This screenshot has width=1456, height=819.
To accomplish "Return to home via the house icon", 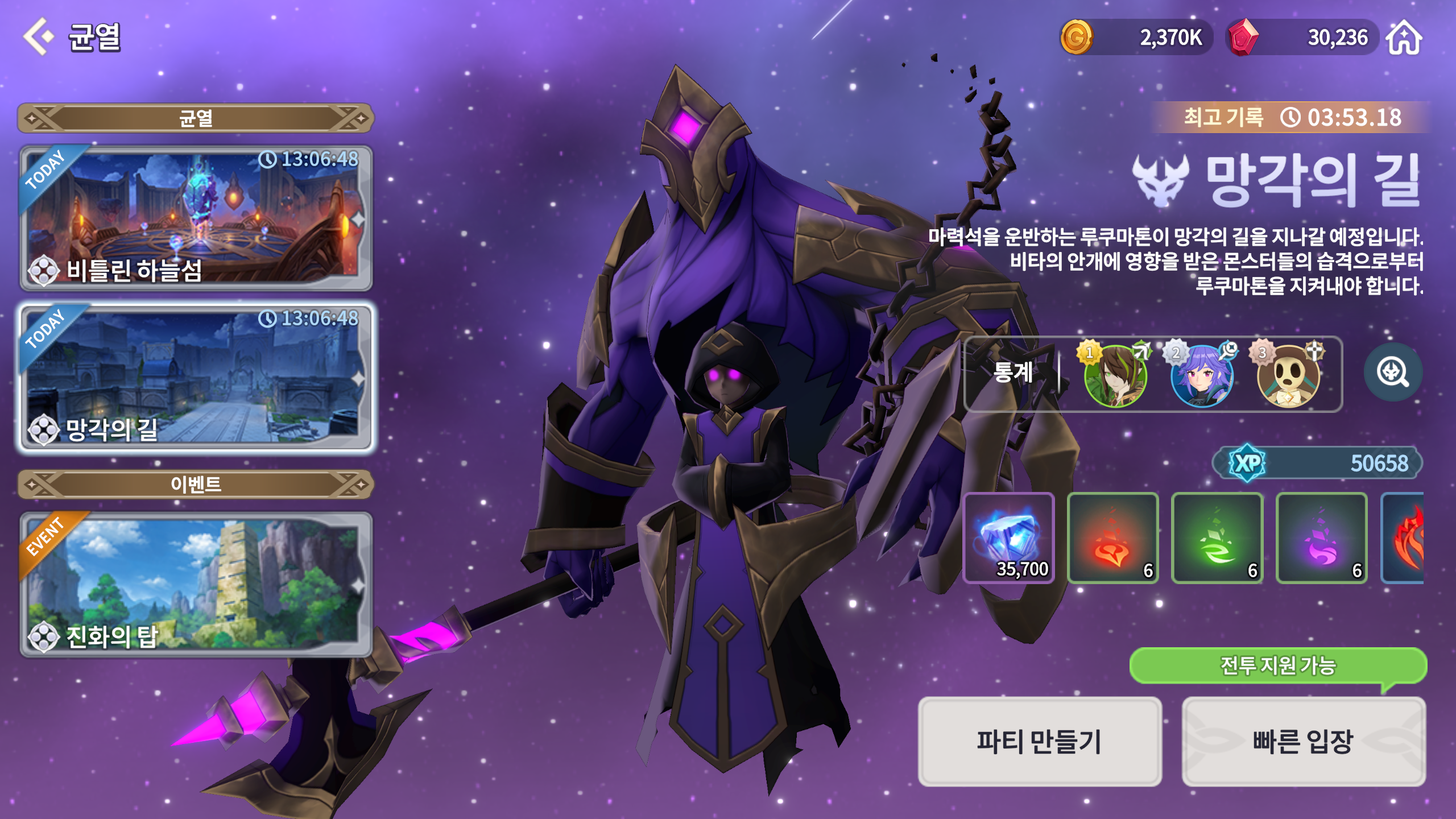I will click(x=1404, y=38).
